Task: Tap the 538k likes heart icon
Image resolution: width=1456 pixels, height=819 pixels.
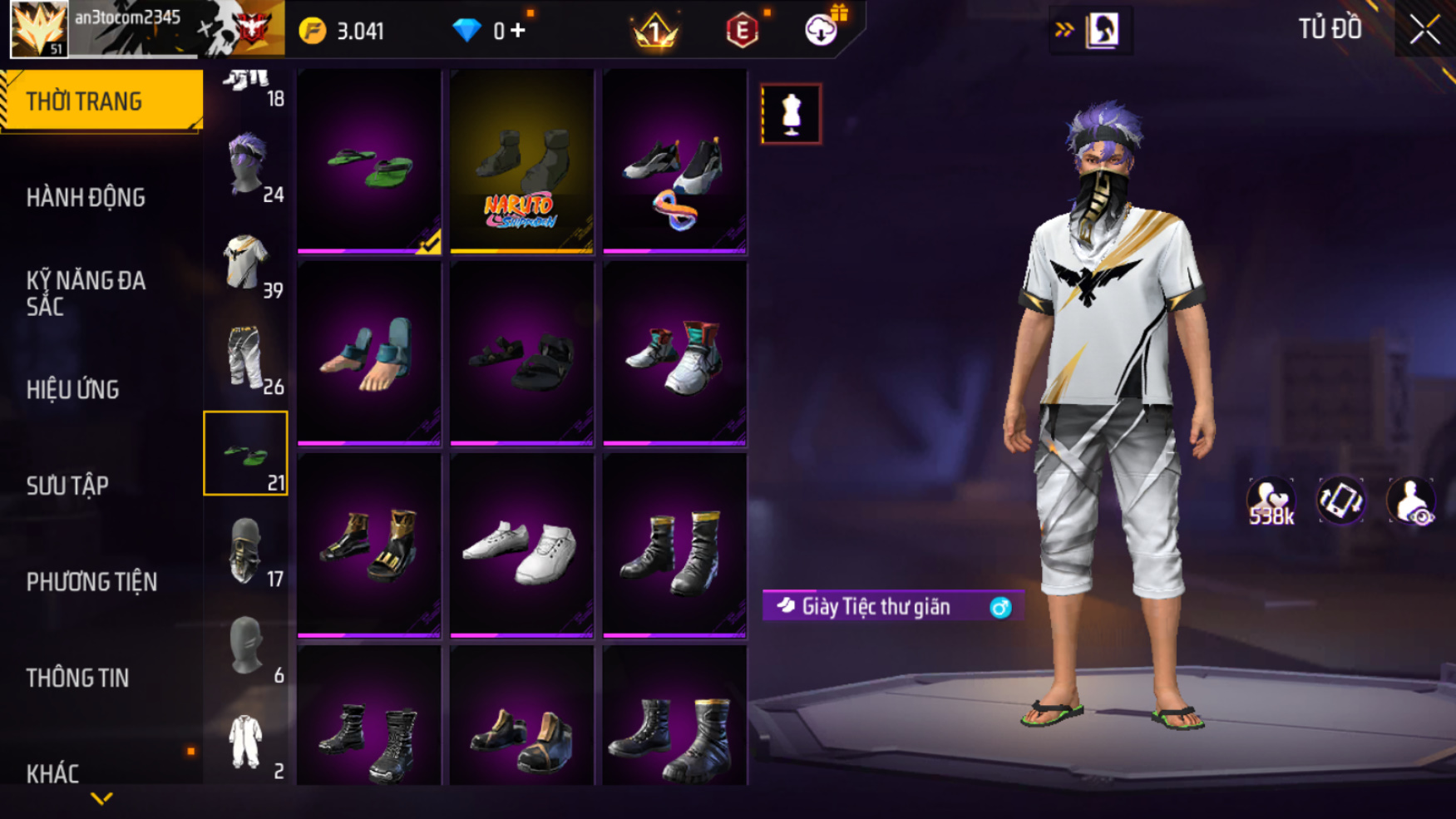Action: [1271, 501]
